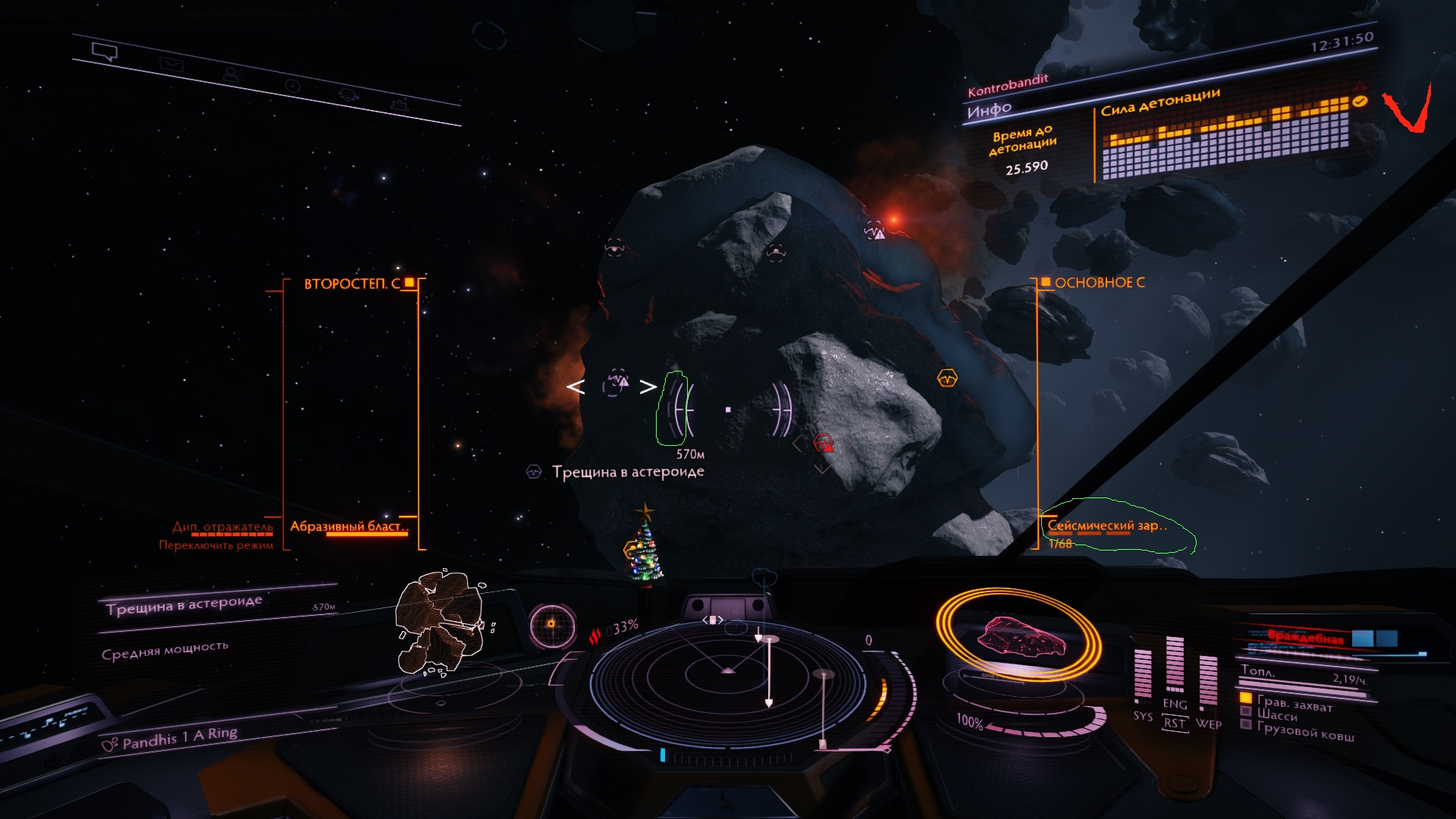
Task: Toggle the Грав. захват indicator
Action: click(1294, 703)
